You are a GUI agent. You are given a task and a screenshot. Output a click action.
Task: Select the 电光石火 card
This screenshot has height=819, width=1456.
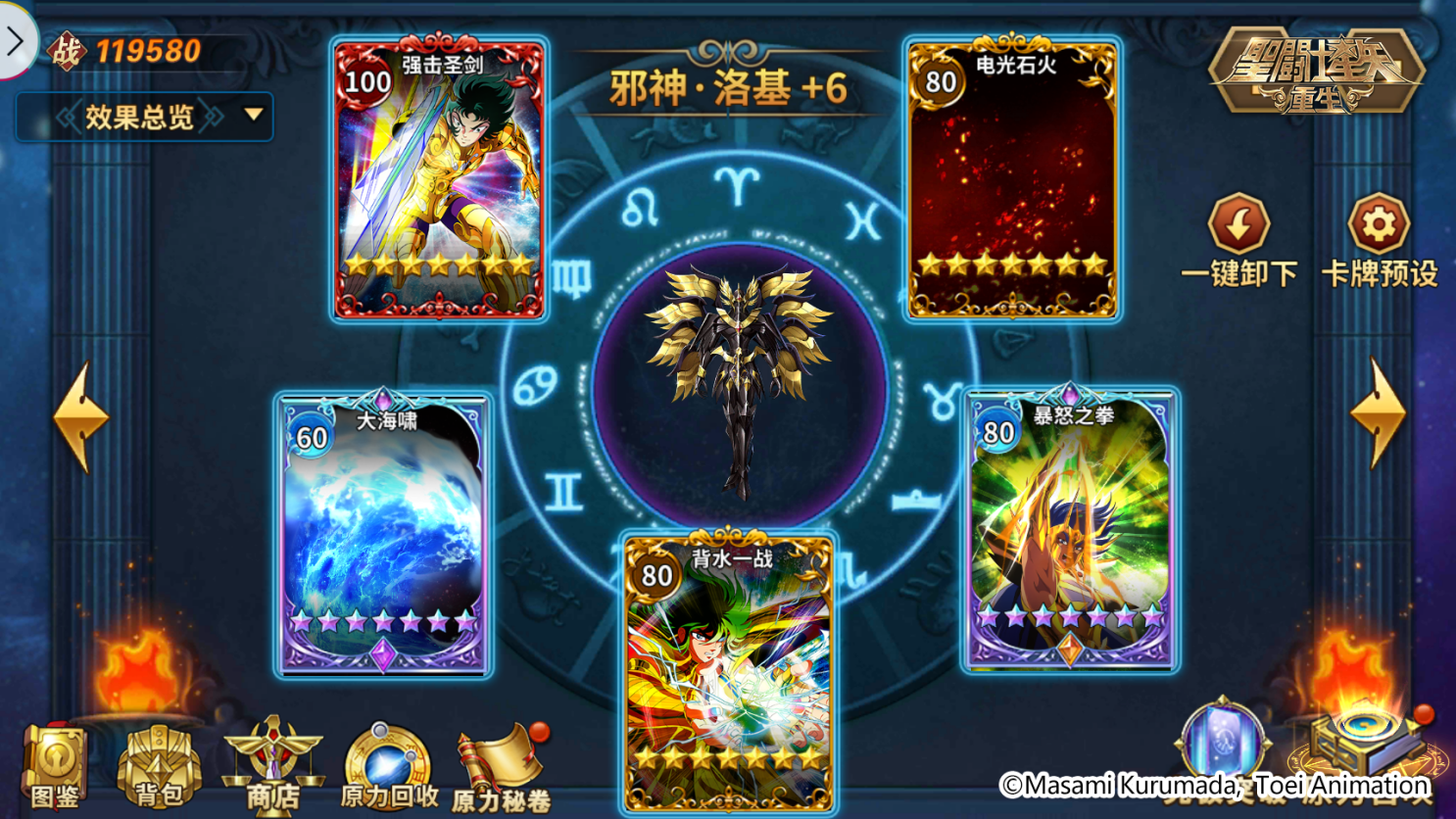point(1011,176)
